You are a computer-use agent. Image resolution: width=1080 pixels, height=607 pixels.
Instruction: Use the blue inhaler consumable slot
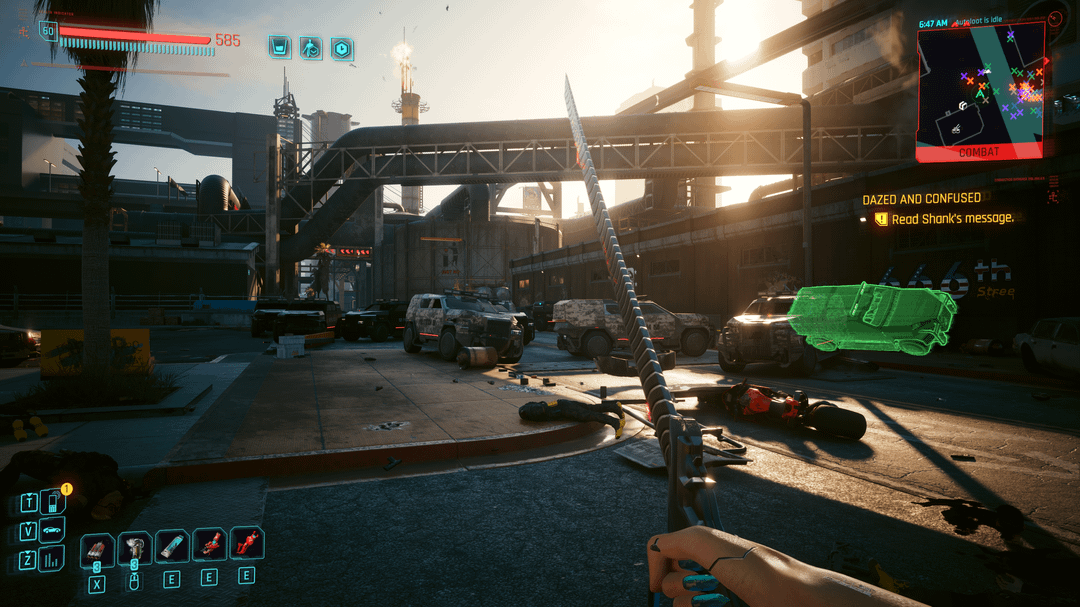point(172,545)
